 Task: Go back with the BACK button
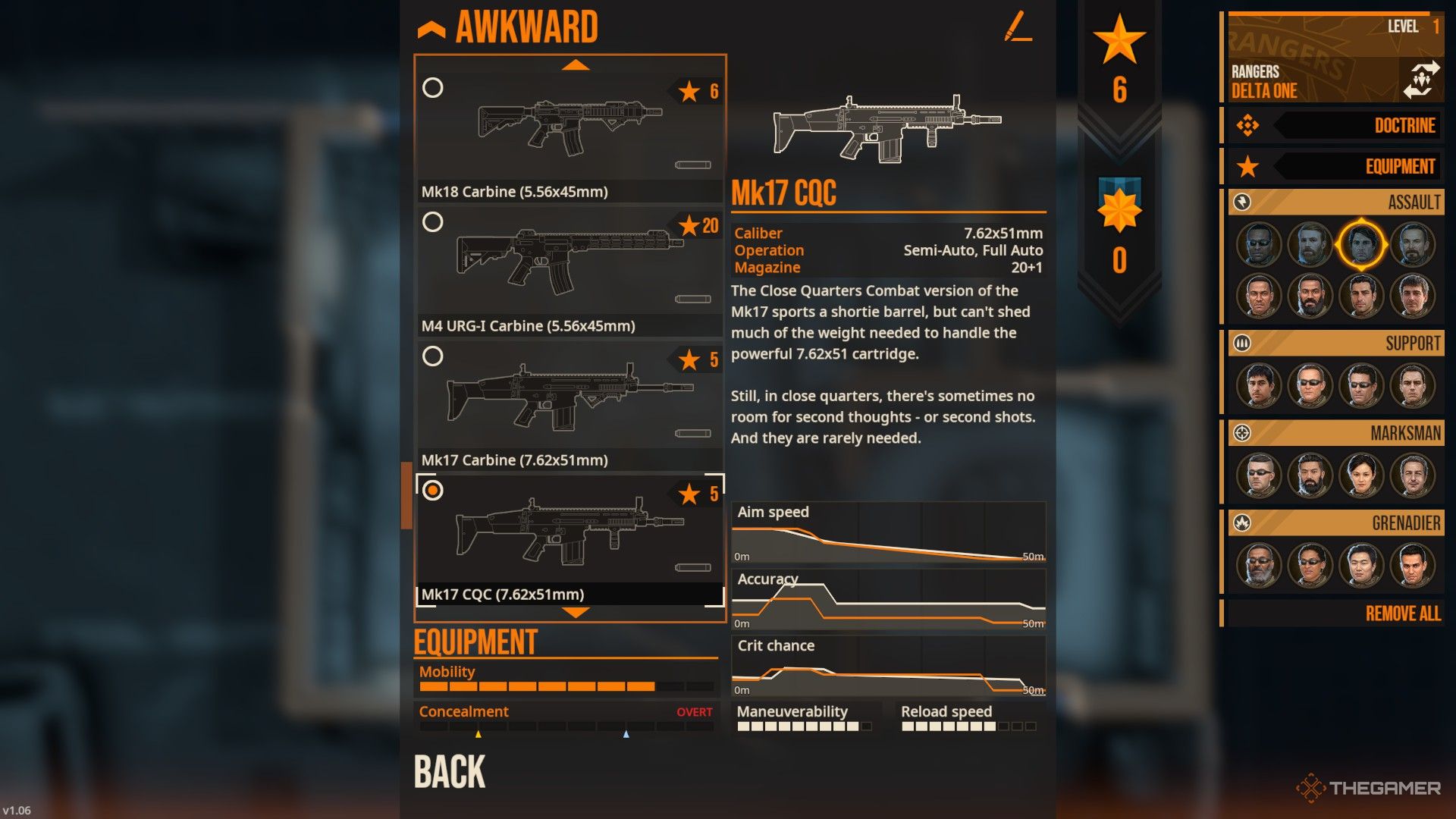pyautogui.click(x=450, y=772)
